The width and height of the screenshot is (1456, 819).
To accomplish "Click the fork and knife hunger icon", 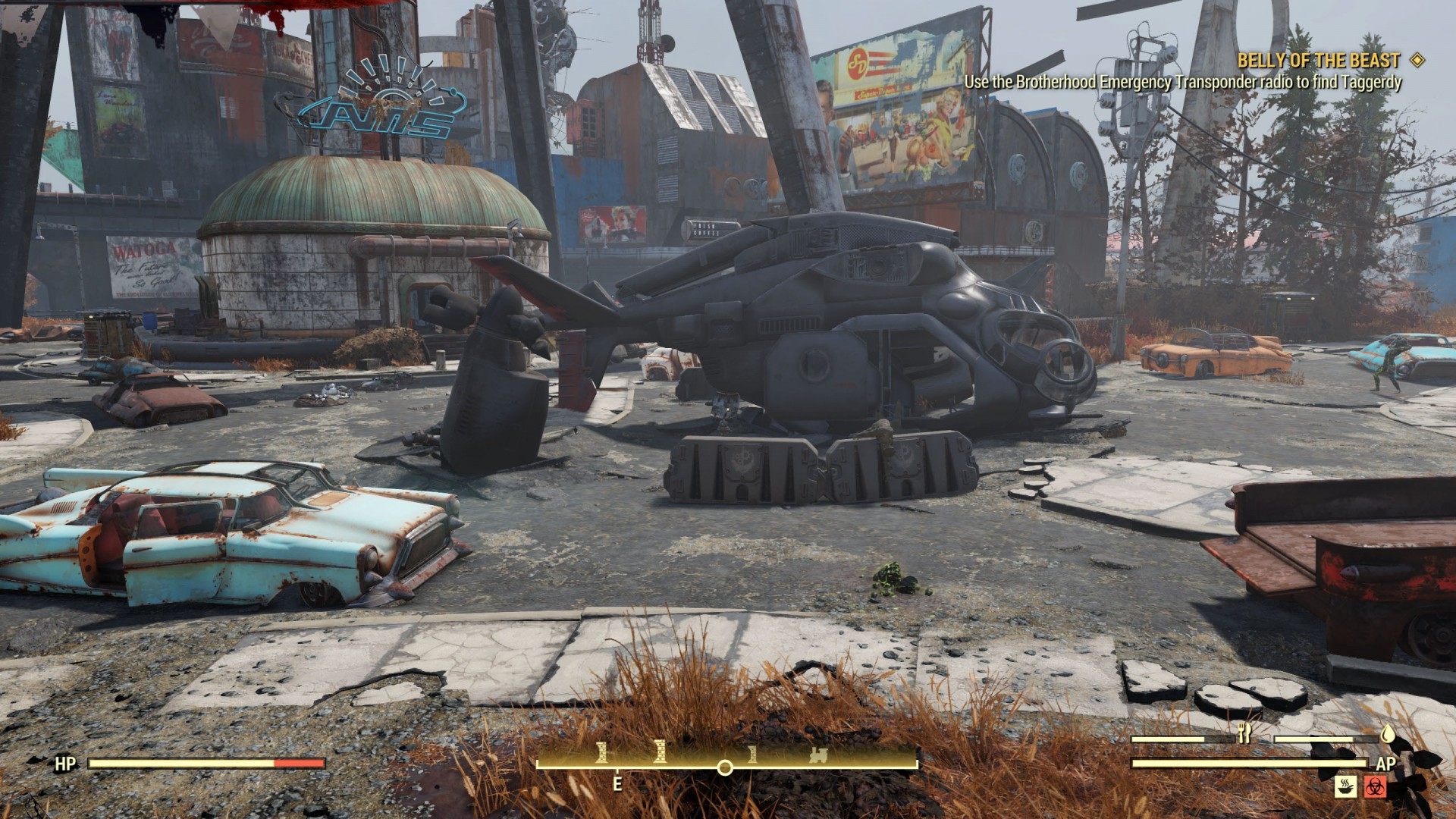I will [x=1243, y=733].
